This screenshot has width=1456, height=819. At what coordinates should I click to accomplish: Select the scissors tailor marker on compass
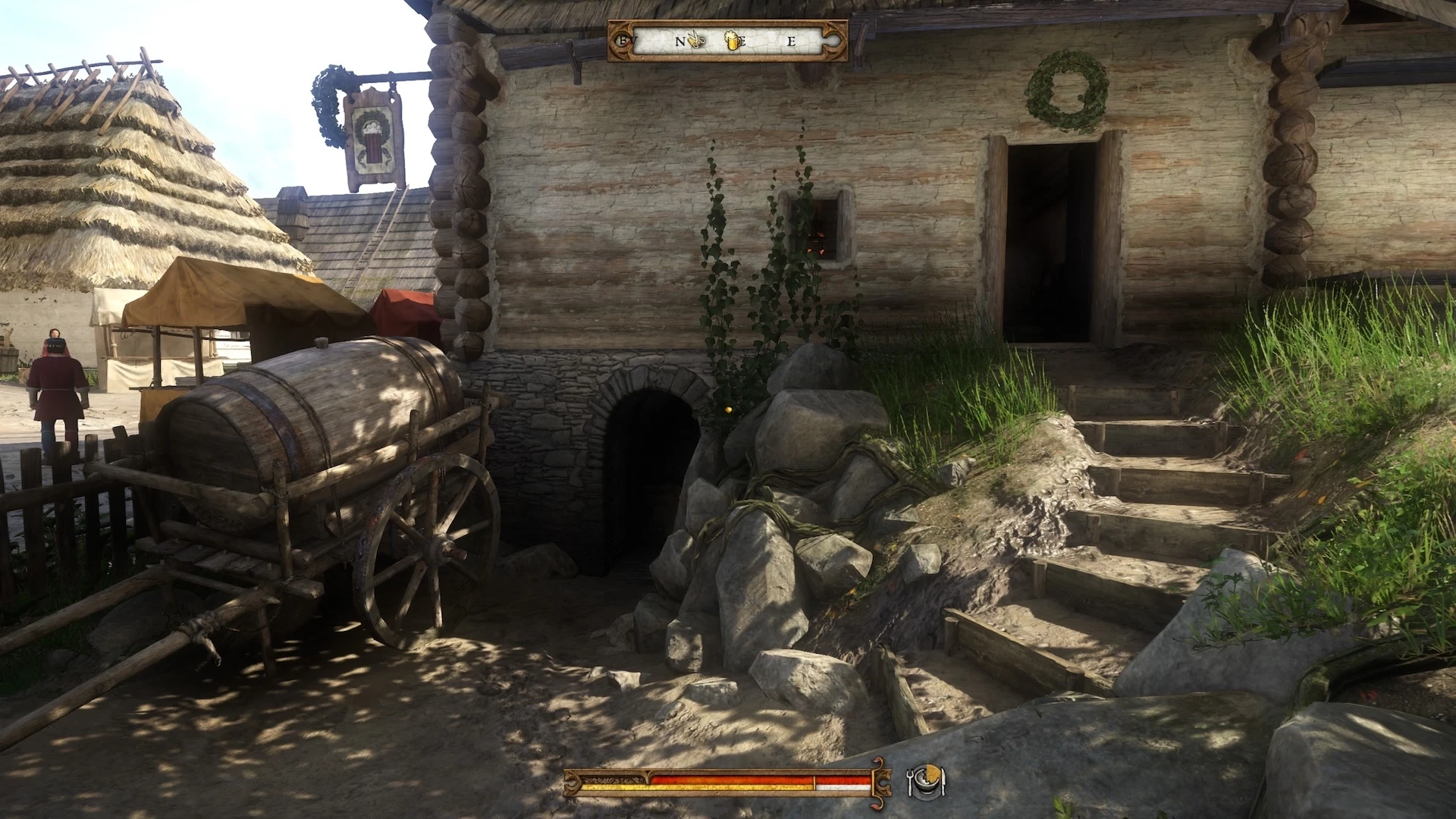tap(698, 40)
